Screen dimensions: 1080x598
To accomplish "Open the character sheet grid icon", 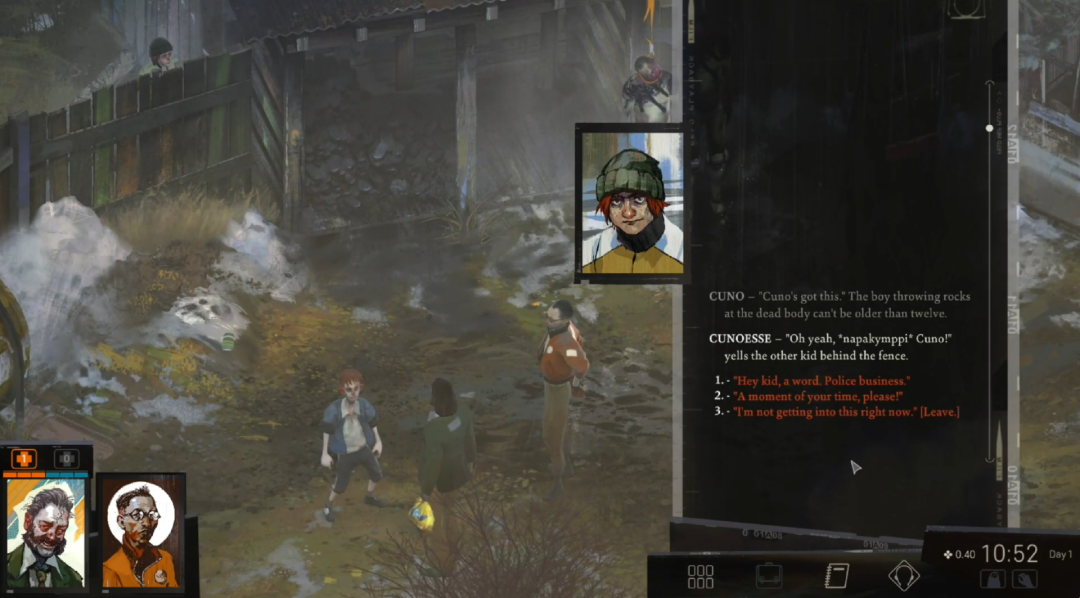I will pyautogui.click(x=701, y=576).
